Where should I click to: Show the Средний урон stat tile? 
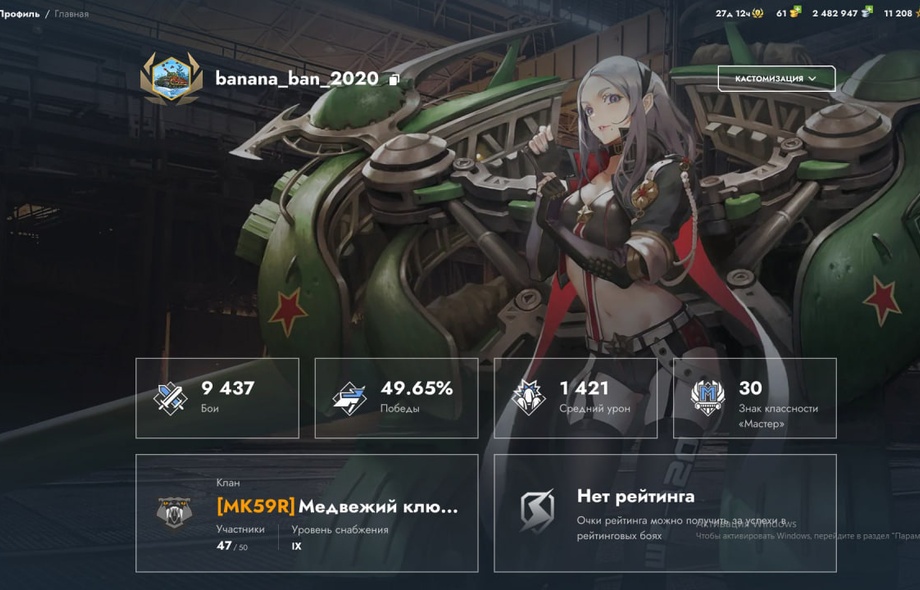[x=575, y=398]
